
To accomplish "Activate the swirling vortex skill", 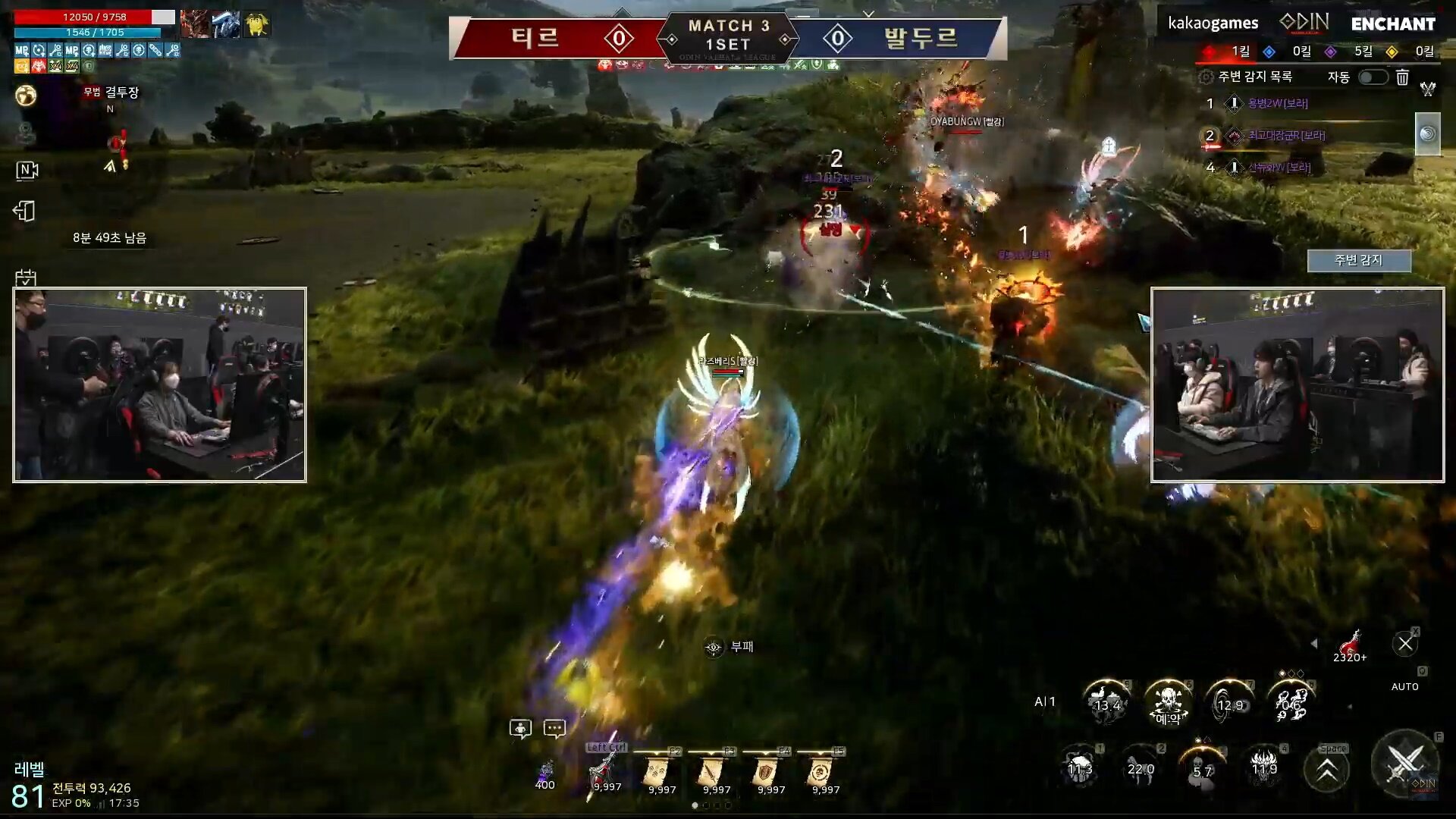I will (x=1228, y=702).
